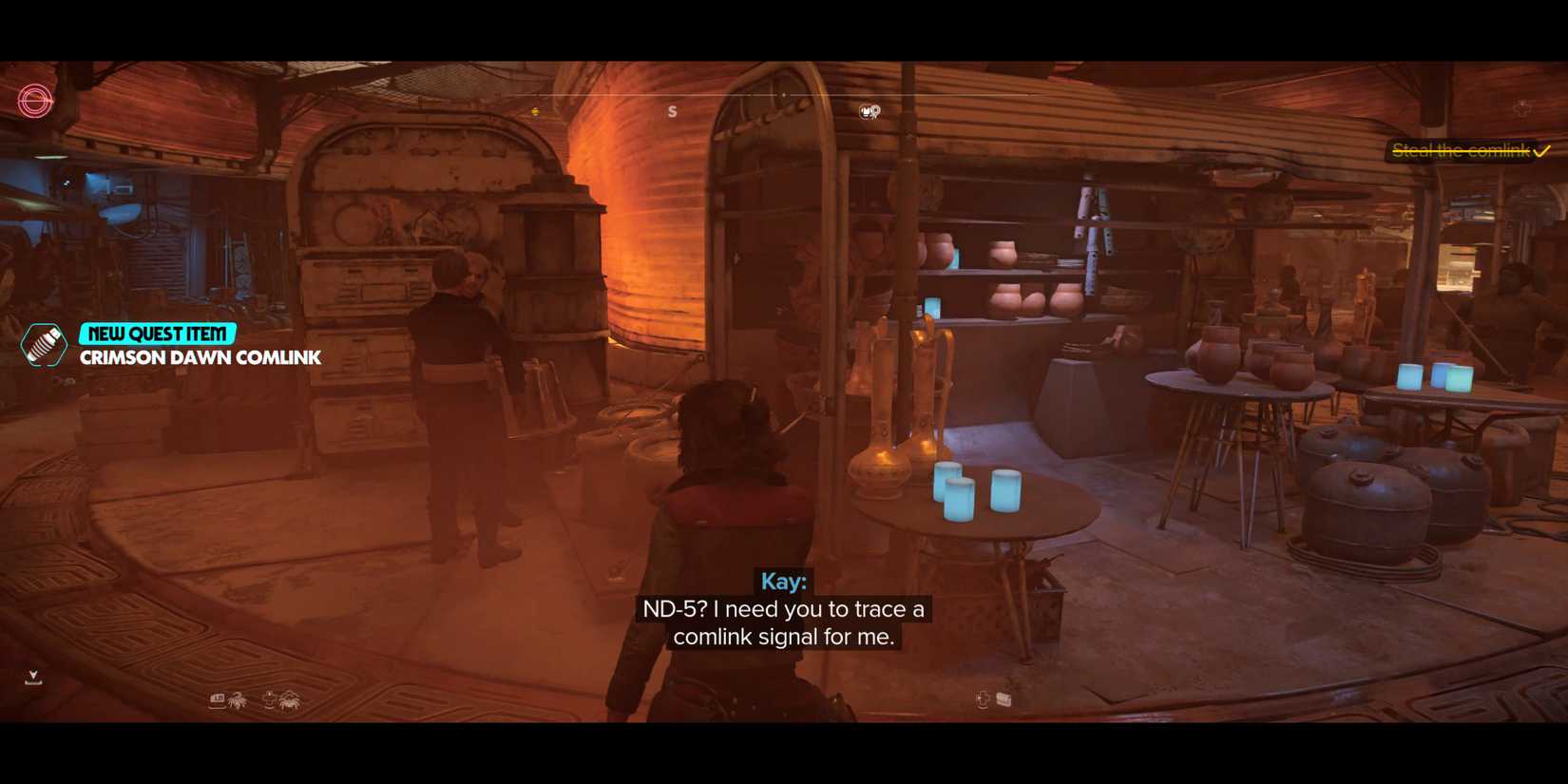
Task: Open the settings cross icon top right
Action: (x=1522, y=109)
